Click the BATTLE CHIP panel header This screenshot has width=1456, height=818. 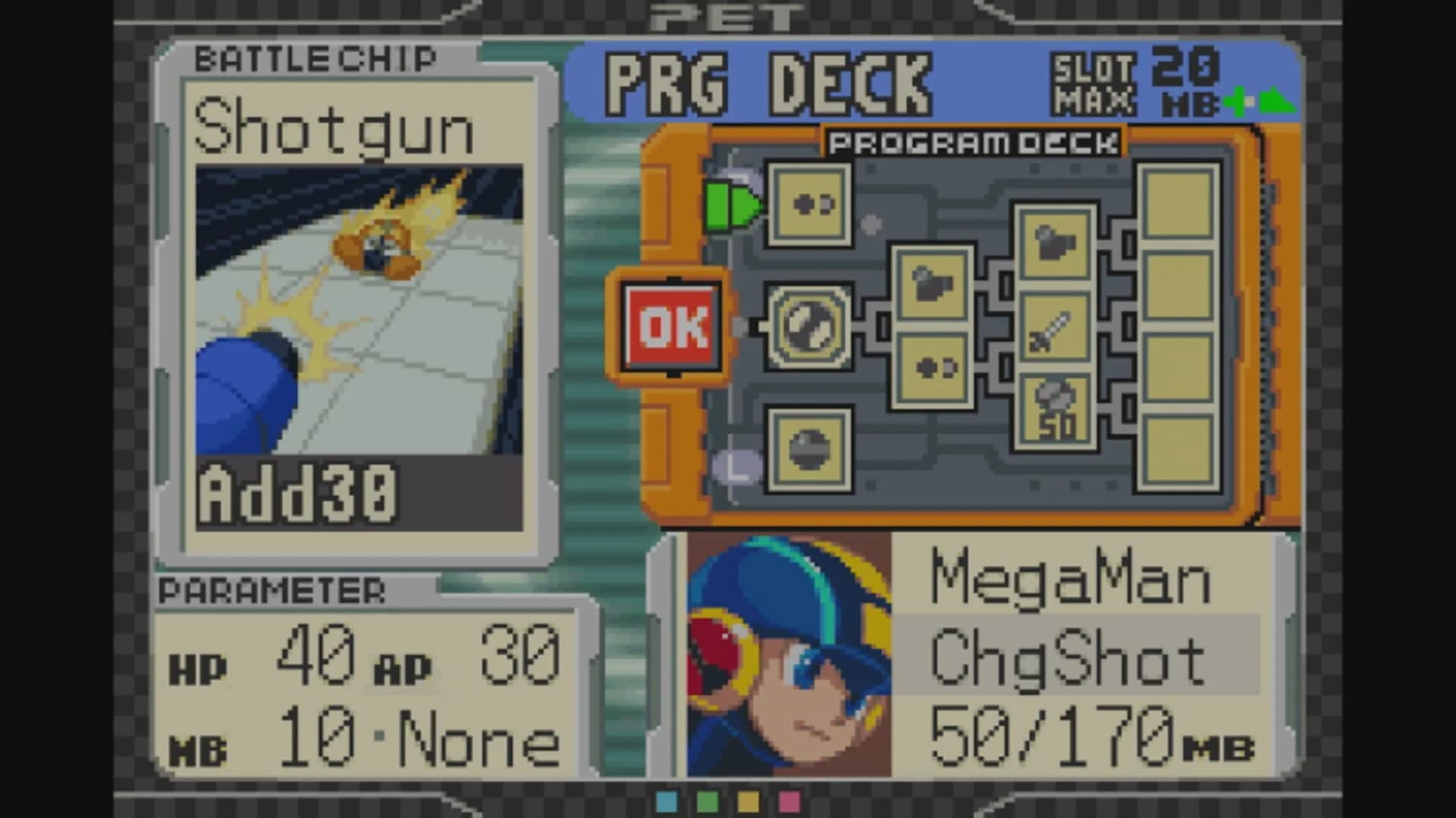pos(315,57)
